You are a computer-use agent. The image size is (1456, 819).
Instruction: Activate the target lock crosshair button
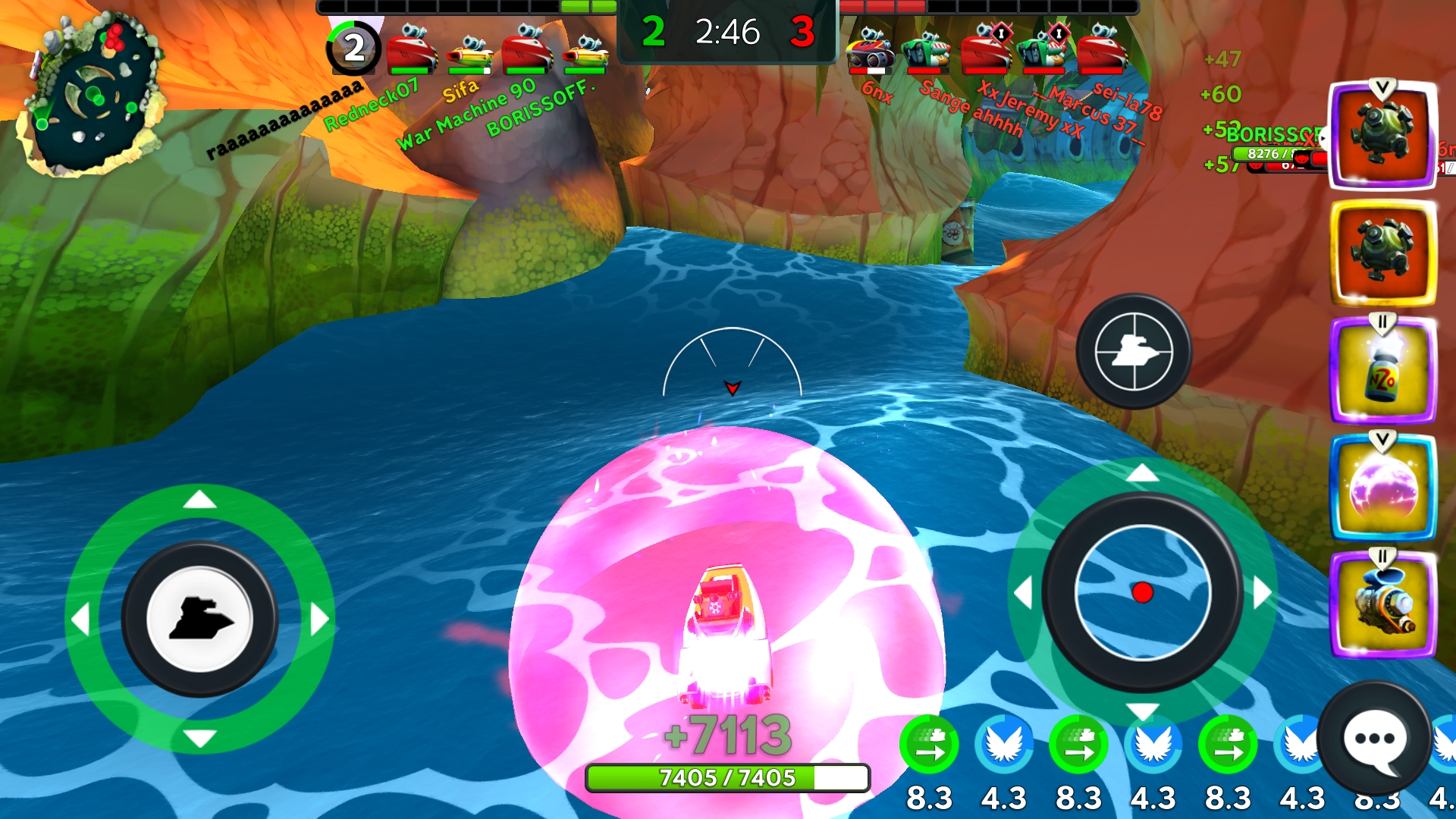[1134, 352]
